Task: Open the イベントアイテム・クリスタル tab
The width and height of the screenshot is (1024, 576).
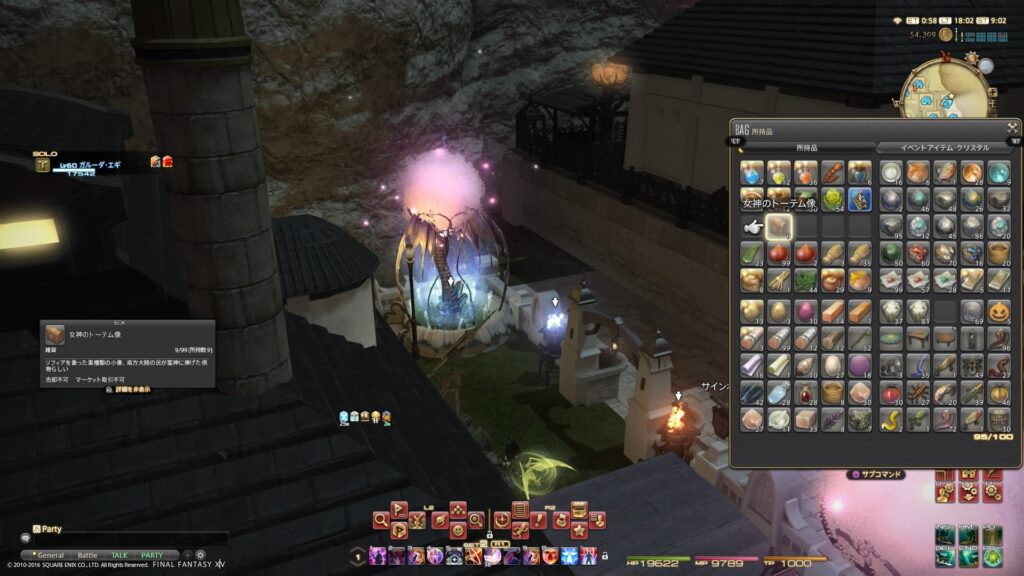Action: 944,147
